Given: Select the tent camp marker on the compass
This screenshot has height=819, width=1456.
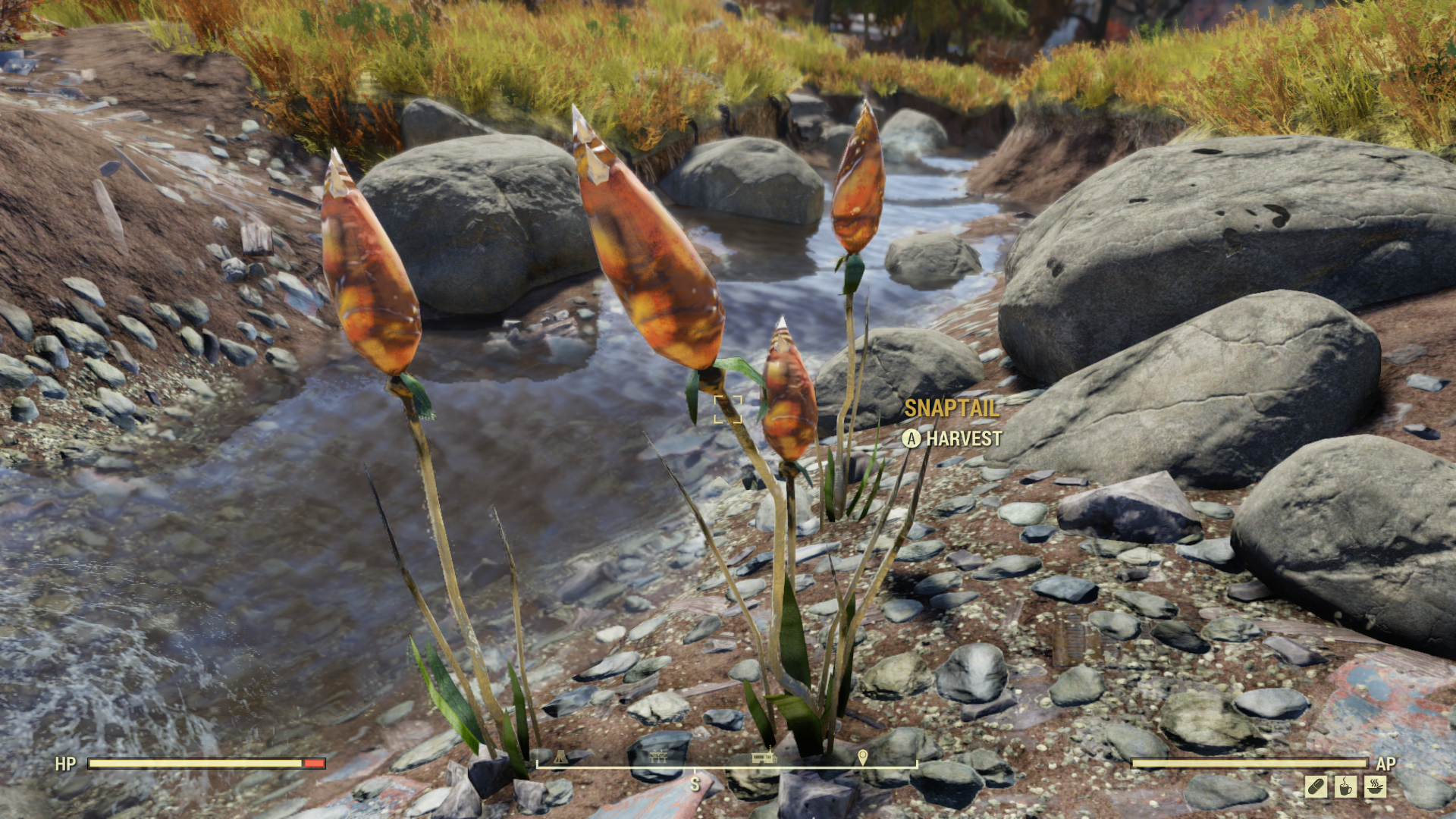Looking at the screenshot, I should click(x=560, y=757).
